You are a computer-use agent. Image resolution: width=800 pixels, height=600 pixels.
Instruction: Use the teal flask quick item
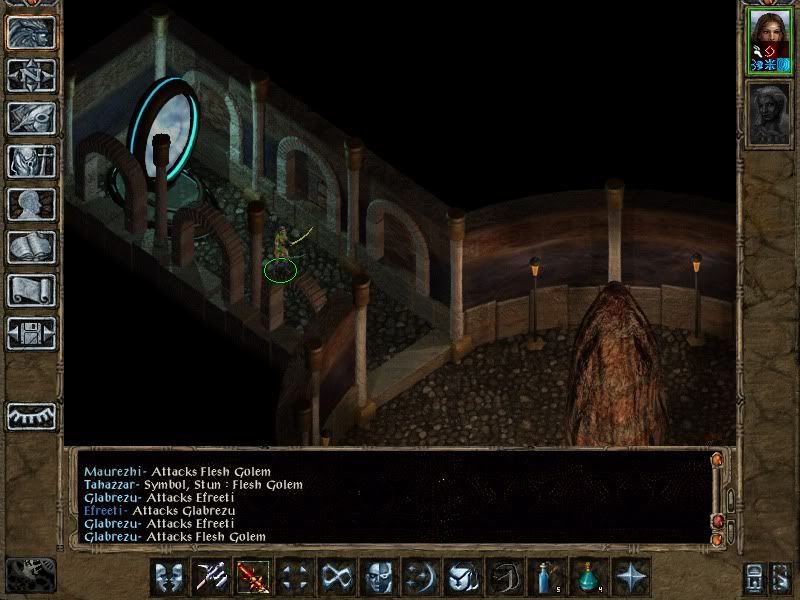[x=589, y=577]
